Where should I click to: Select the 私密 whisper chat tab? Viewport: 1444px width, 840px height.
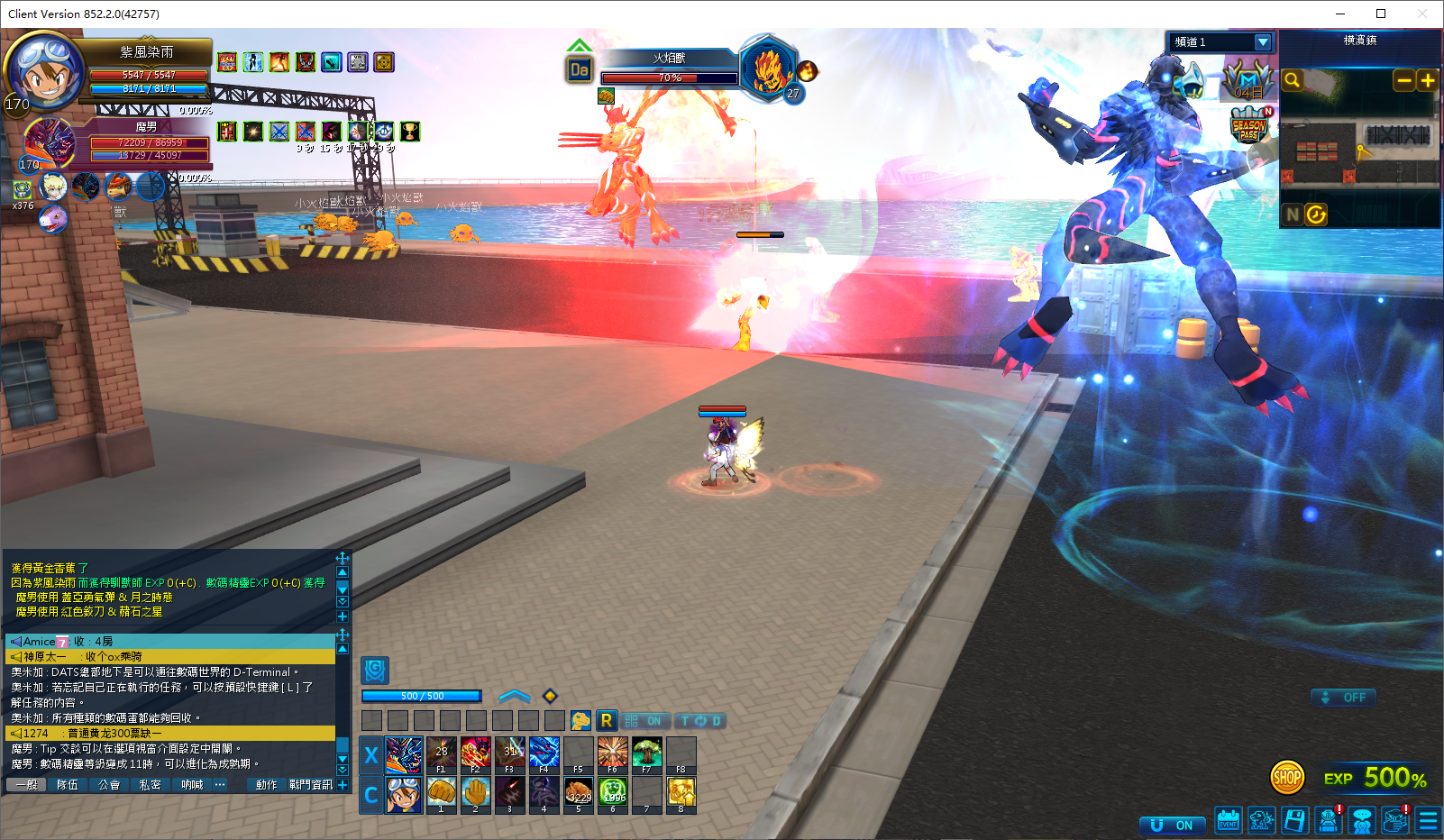click(x=150, y=785)
